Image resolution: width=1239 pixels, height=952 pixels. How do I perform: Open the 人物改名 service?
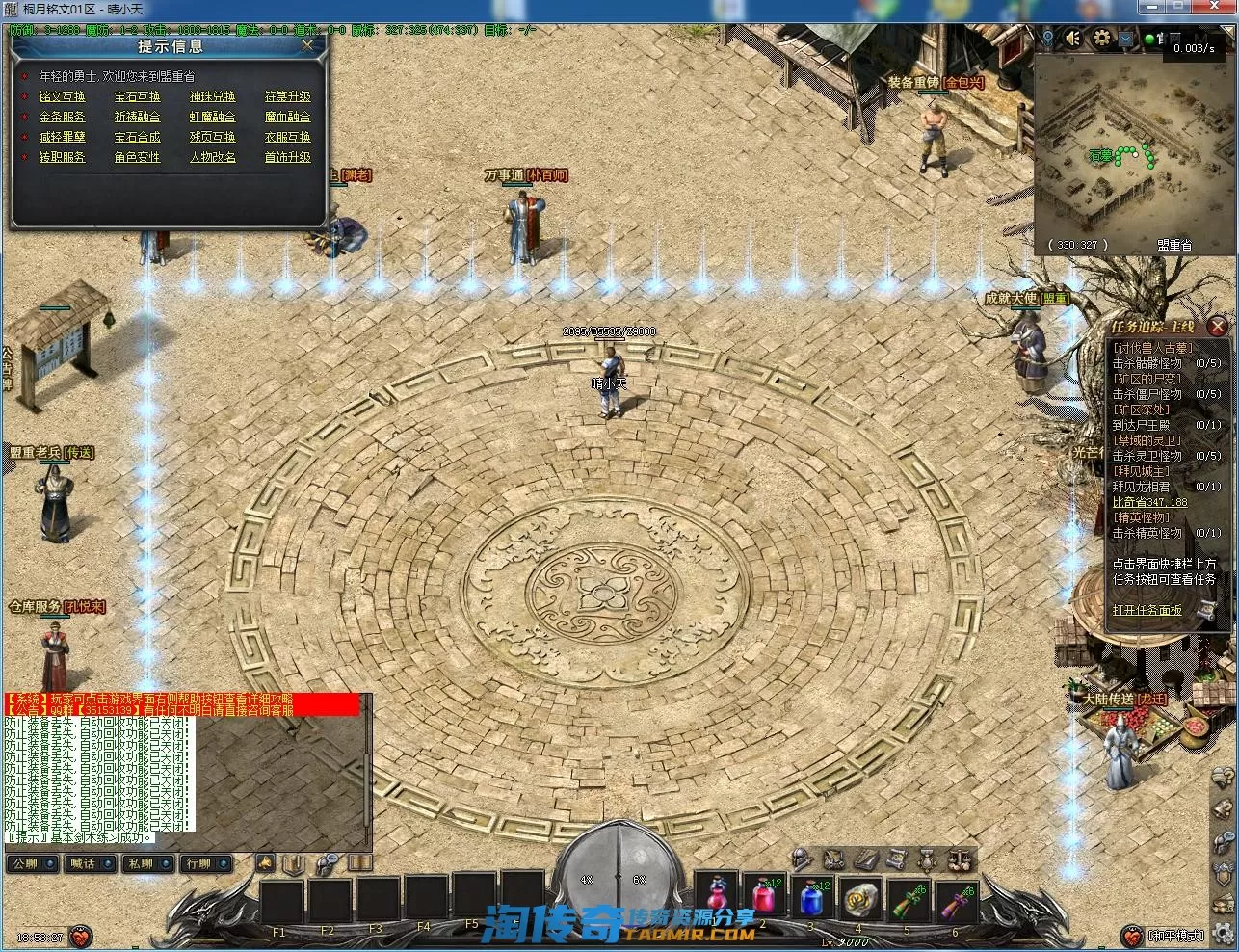pyautogui.click(x=213, y=157)
